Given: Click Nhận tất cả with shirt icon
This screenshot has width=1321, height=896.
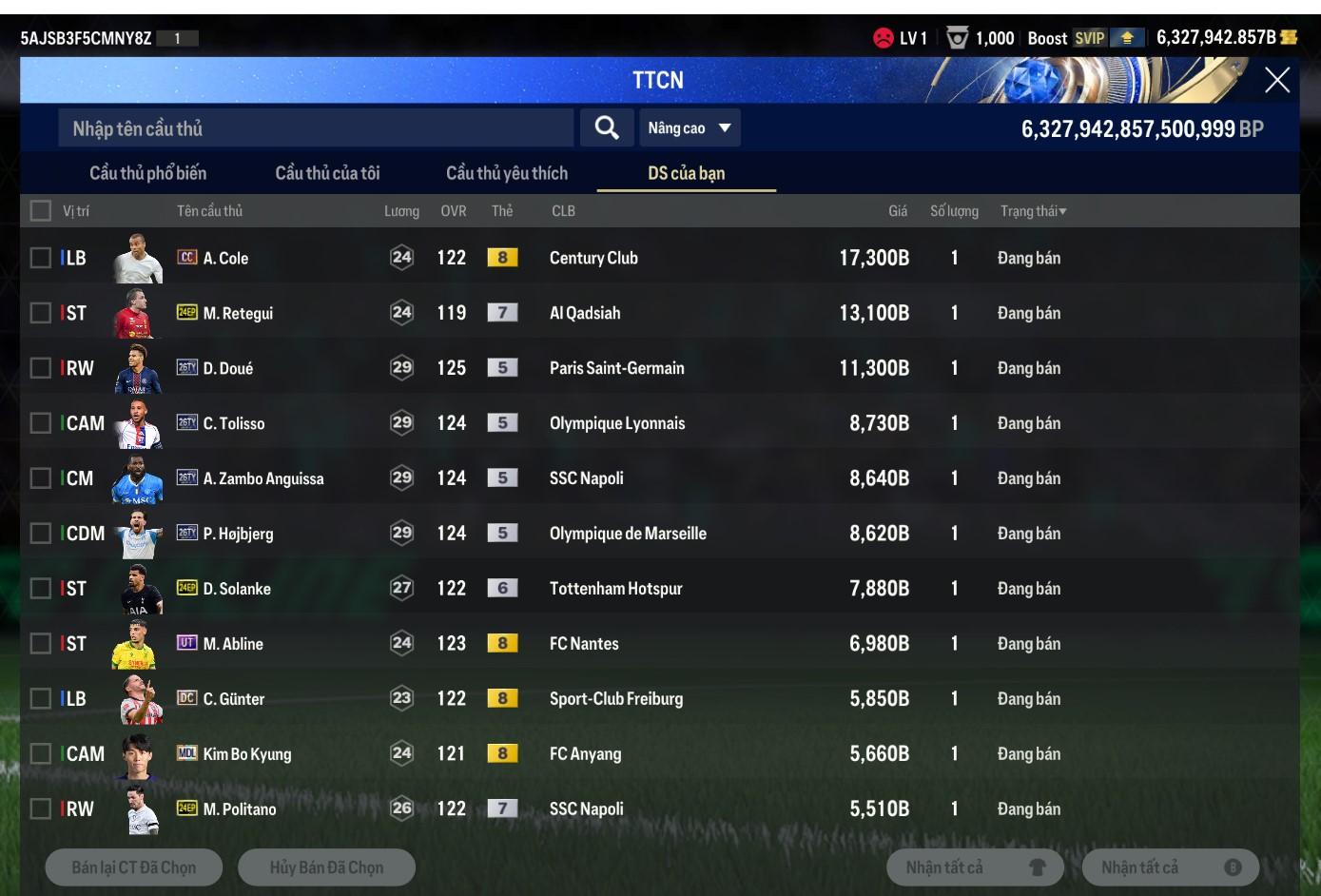Looking at the screenshot, I should pos(975,867).
